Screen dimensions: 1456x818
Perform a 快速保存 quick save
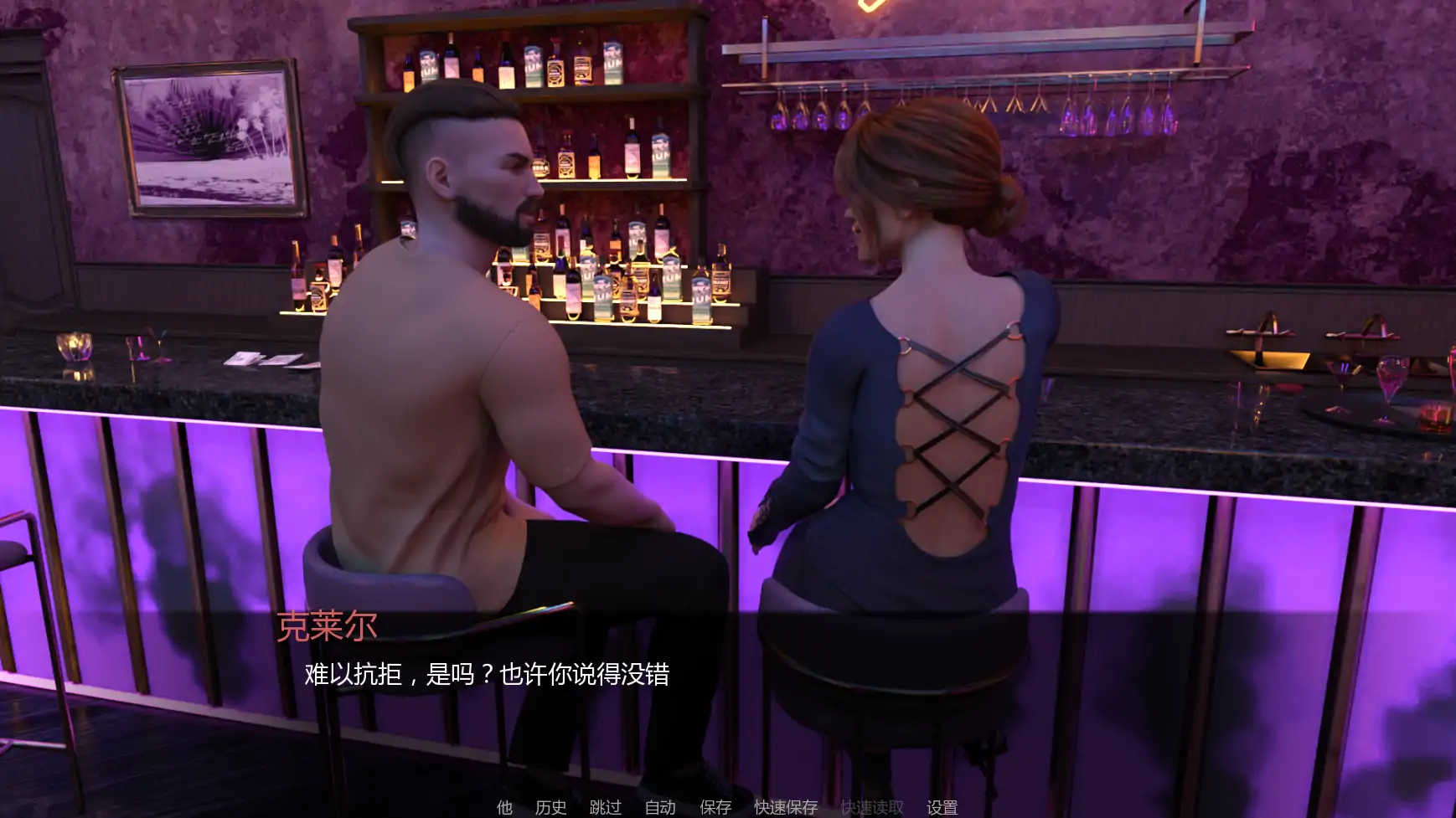click(786, 809)
